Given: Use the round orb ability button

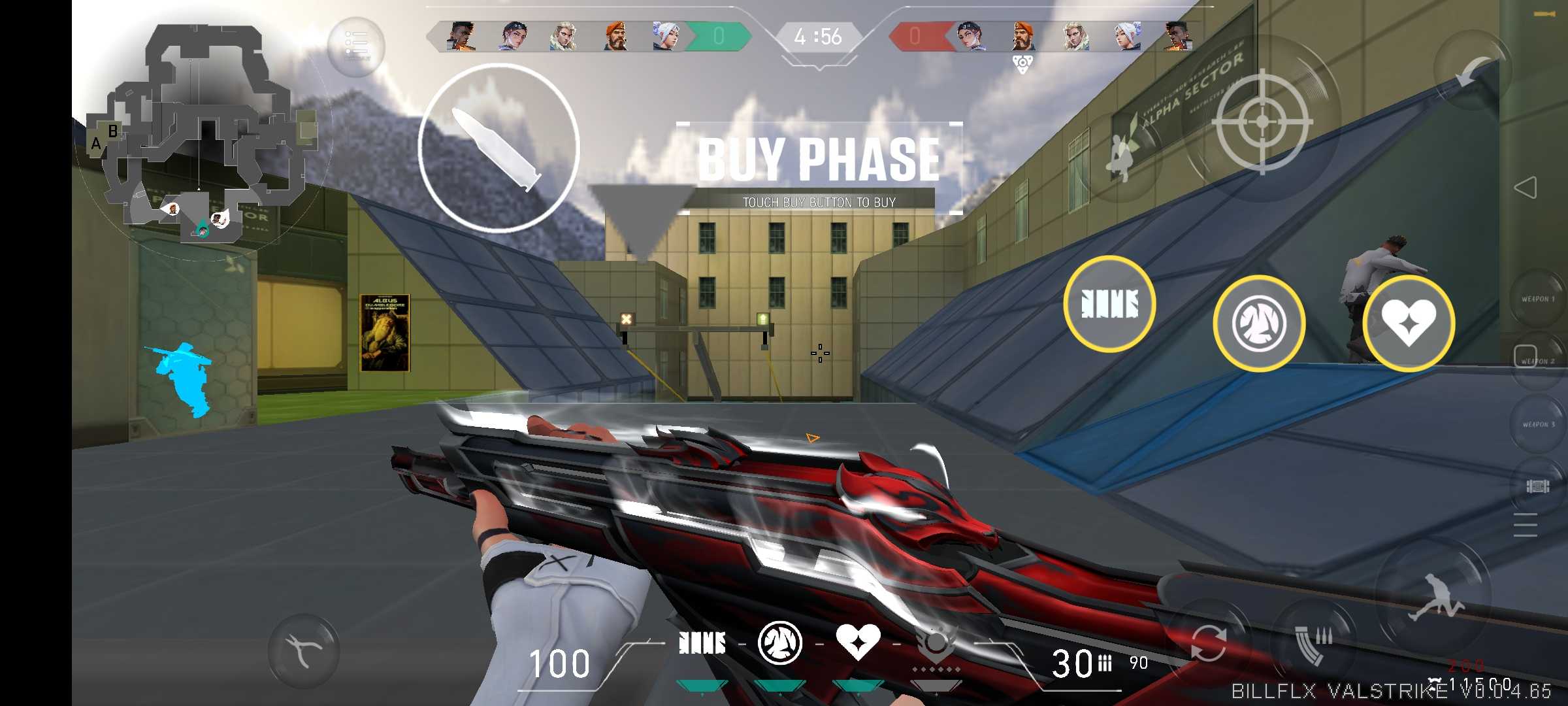Looking at the screenshot, I should point(1259,324).
